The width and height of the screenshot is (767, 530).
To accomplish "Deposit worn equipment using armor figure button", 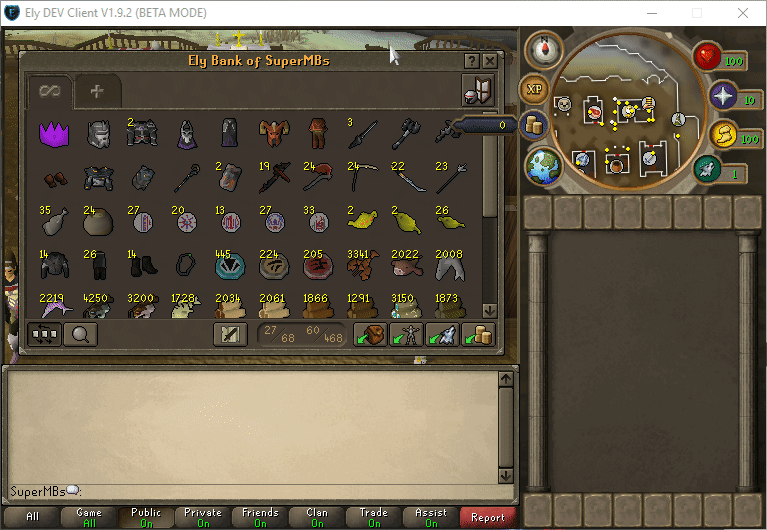I will [406, 335].
